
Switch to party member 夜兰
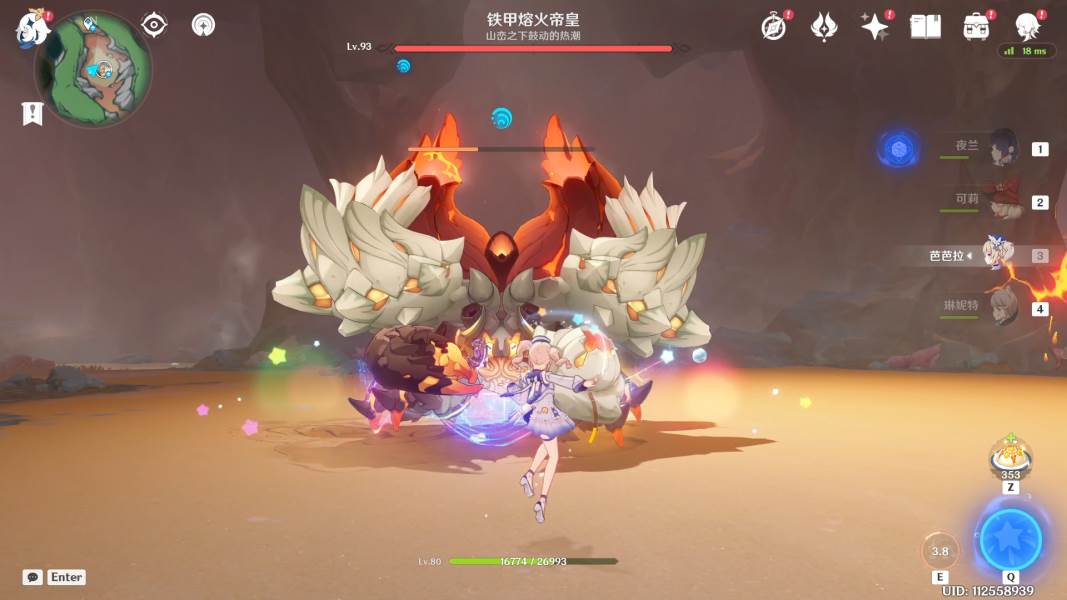pyautogui.click(x=1002, y=149)
